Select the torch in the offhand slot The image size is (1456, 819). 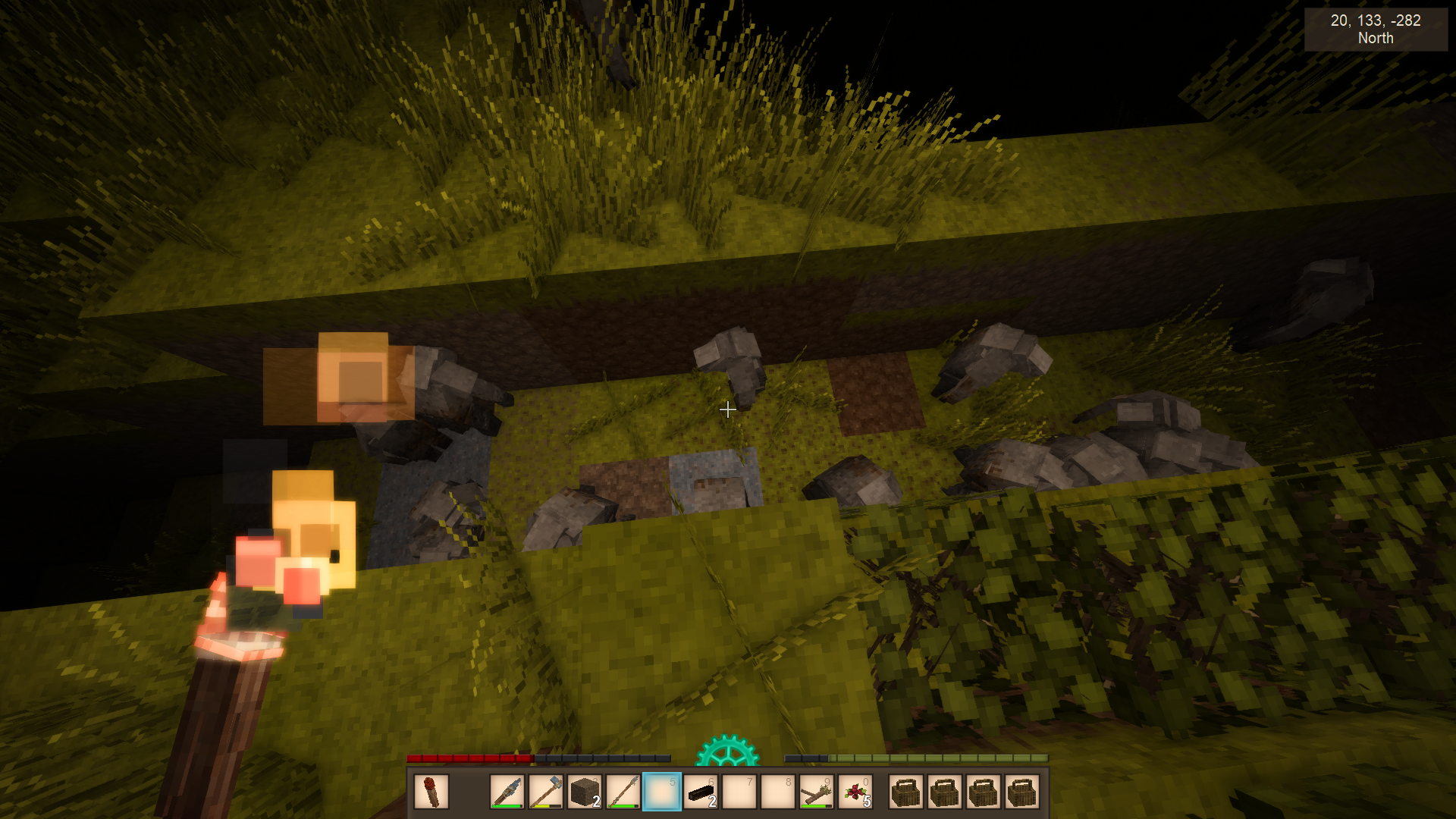coord(431,792)
